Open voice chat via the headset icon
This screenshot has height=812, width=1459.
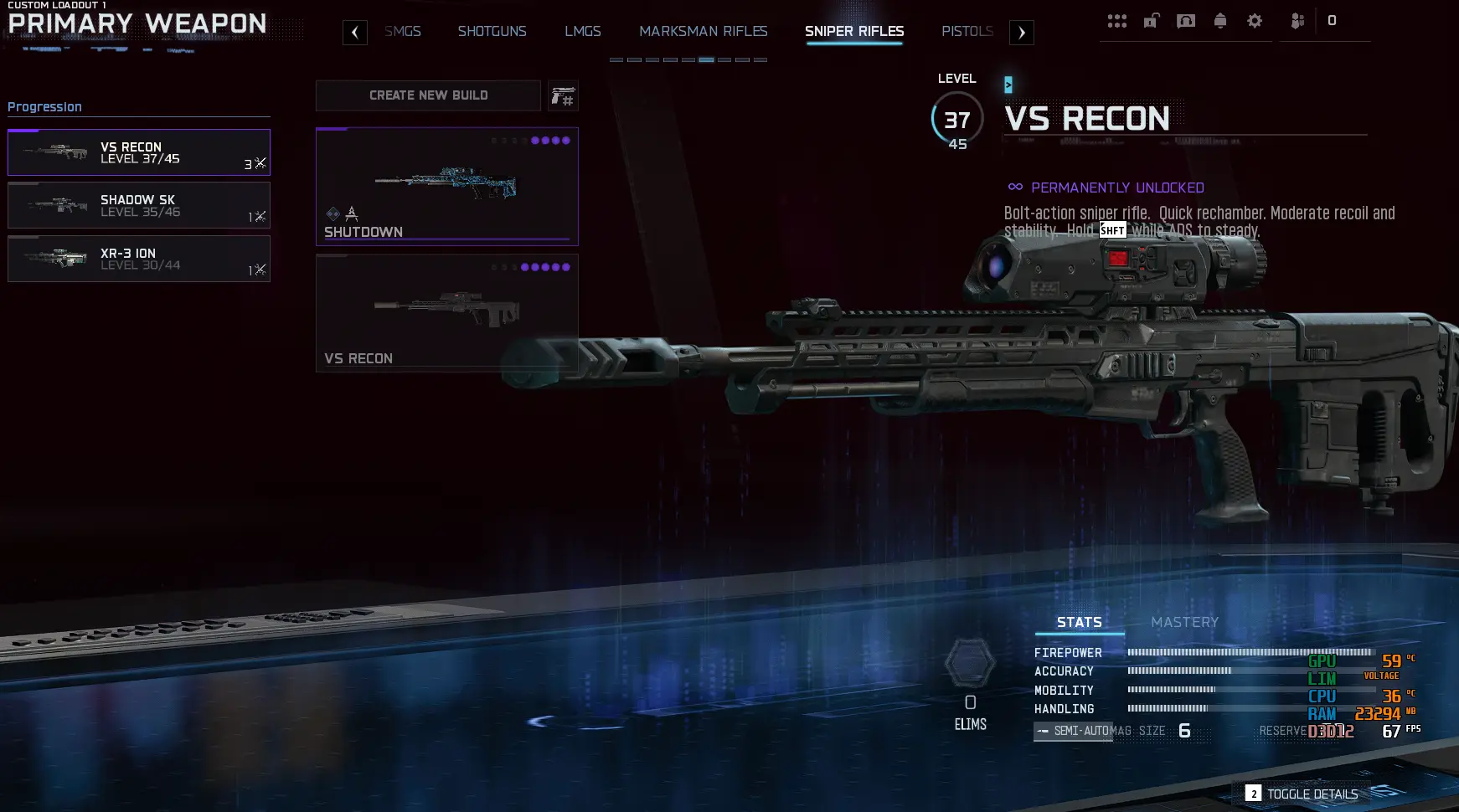1185,21
